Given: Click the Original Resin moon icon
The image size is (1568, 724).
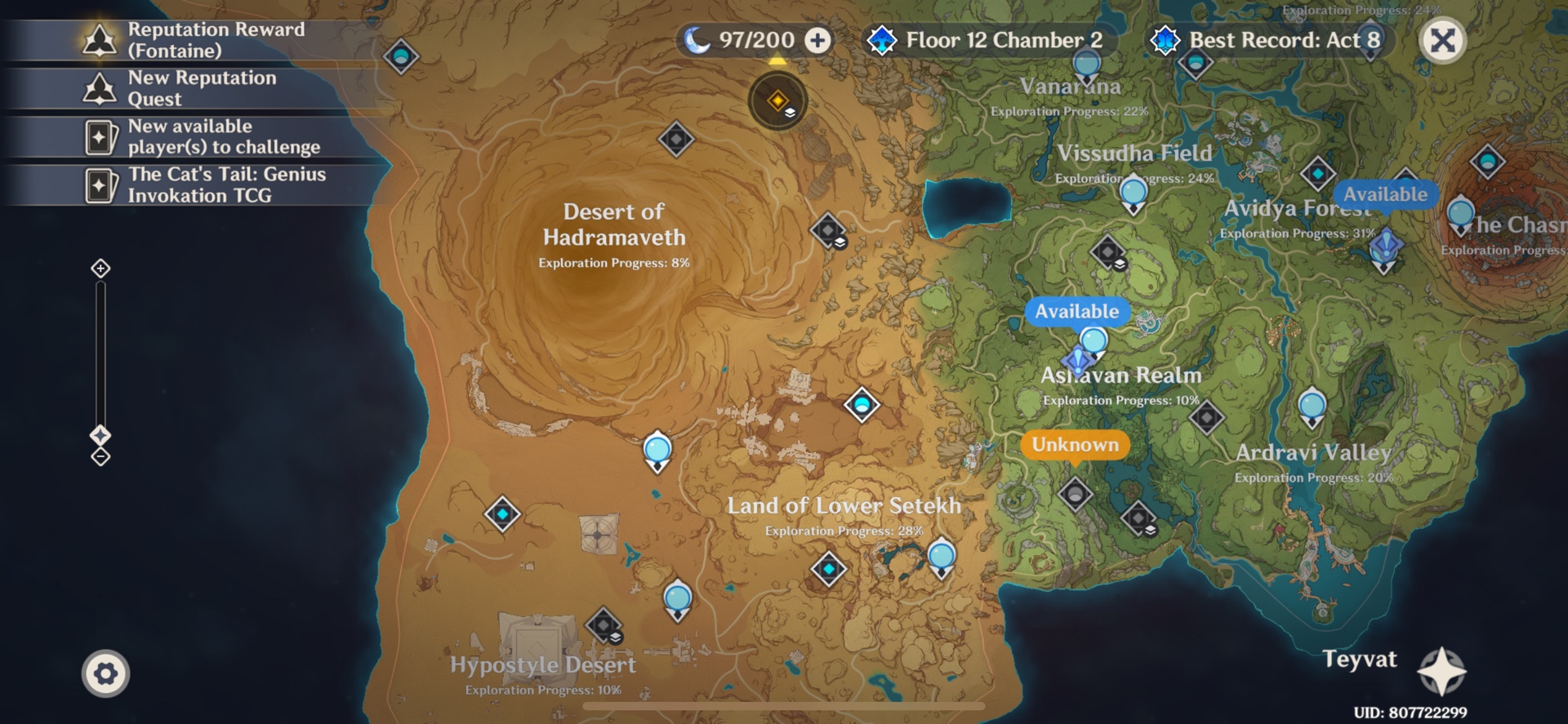Looking at the screenshot, I should tap(698, 39).
